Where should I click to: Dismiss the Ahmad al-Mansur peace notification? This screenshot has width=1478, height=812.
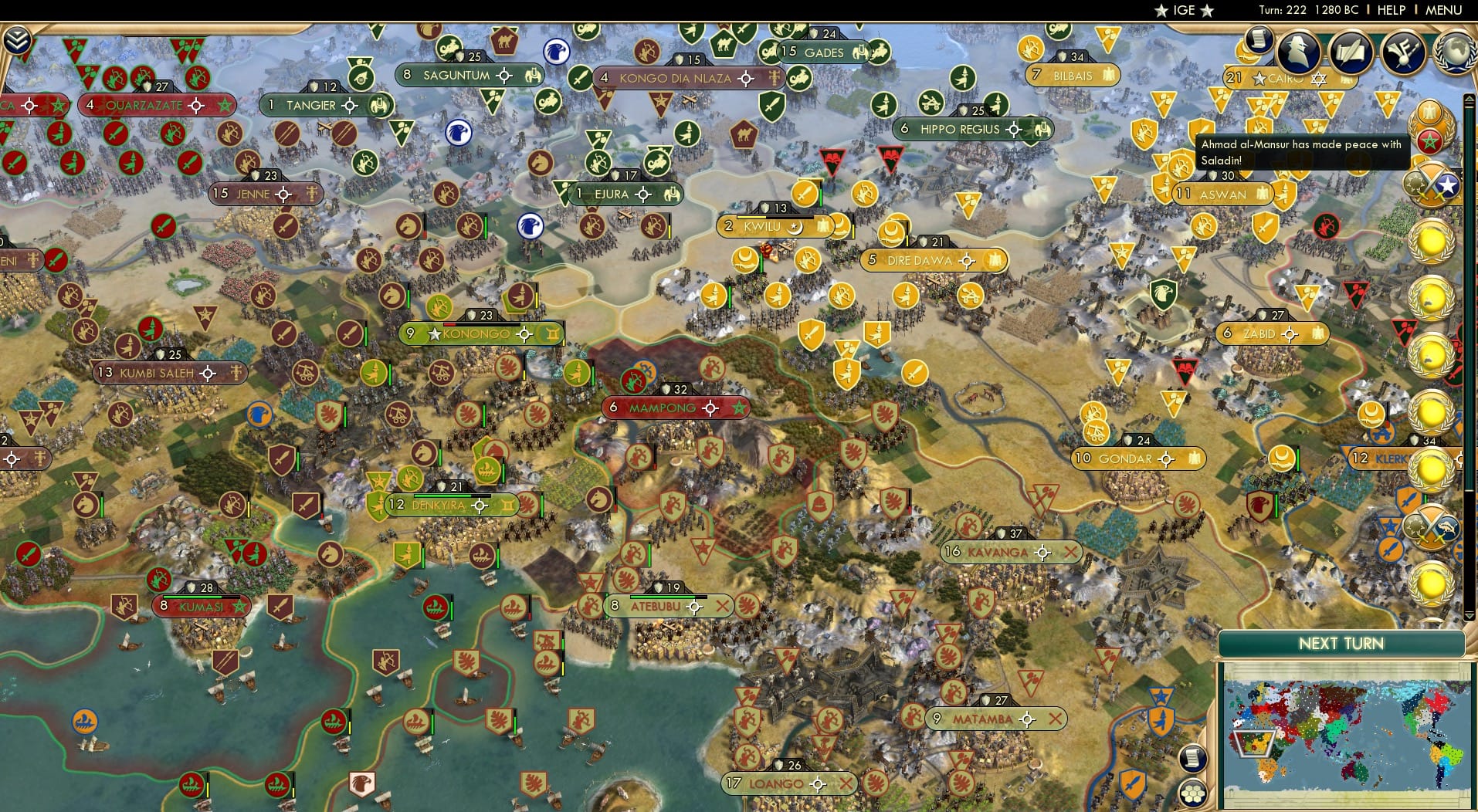point(1301,151)
